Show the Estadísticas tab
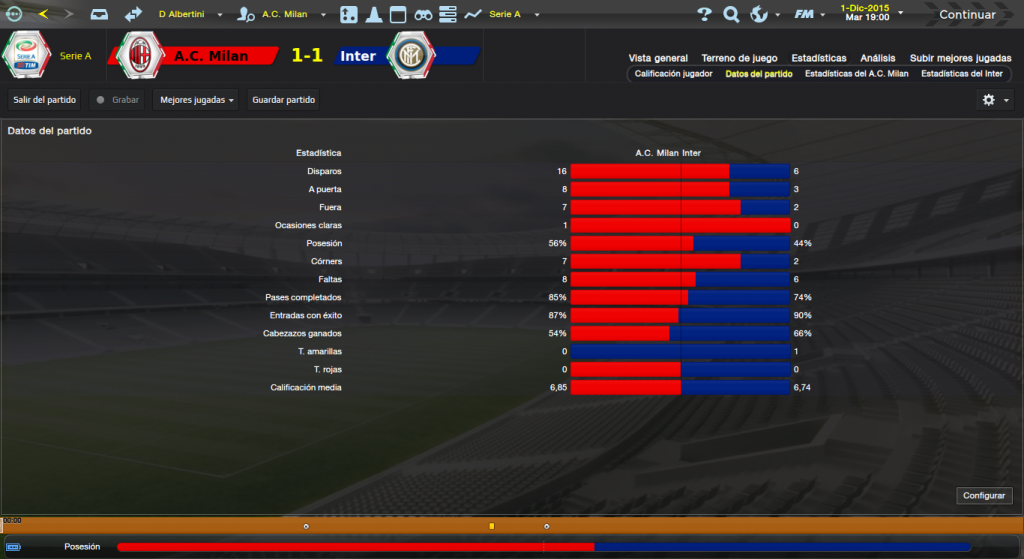This screenshot has width=1024, height=559. click(818, 58)
